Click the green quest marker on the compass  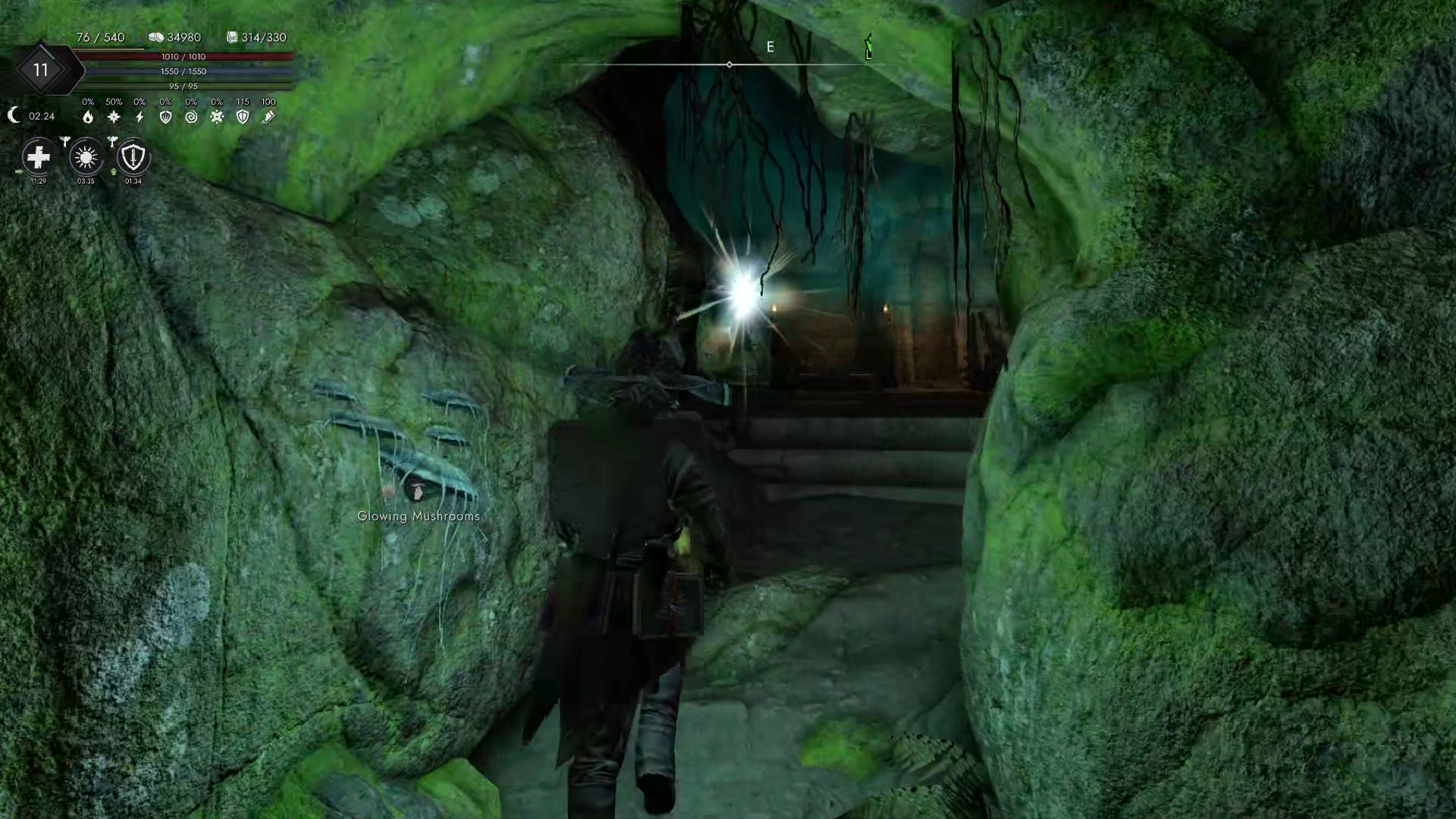[868, 48]
